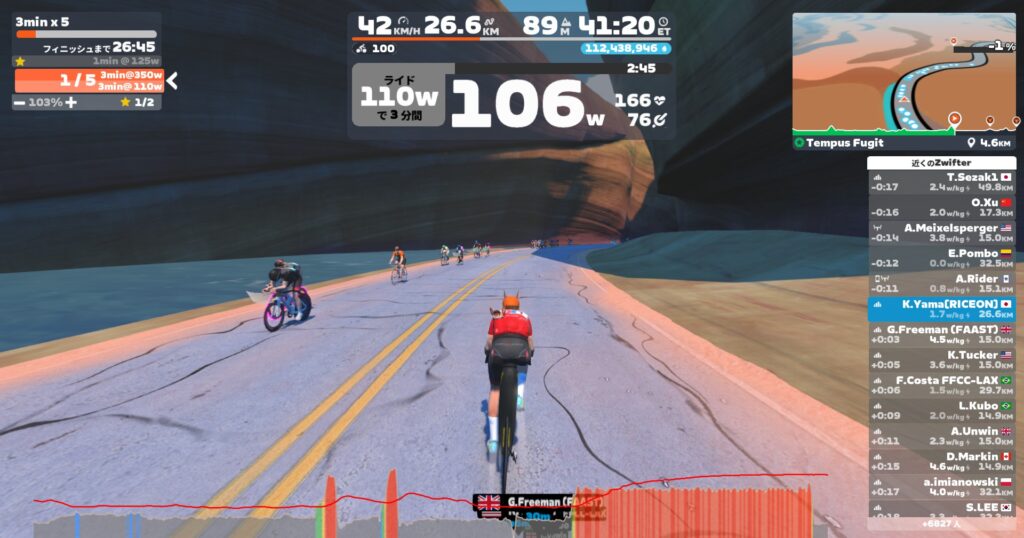Select A.Meixelsperger in the riders list
This screenshot has width=1024, height=538.
pyautogui.click(x=941, y=232)
